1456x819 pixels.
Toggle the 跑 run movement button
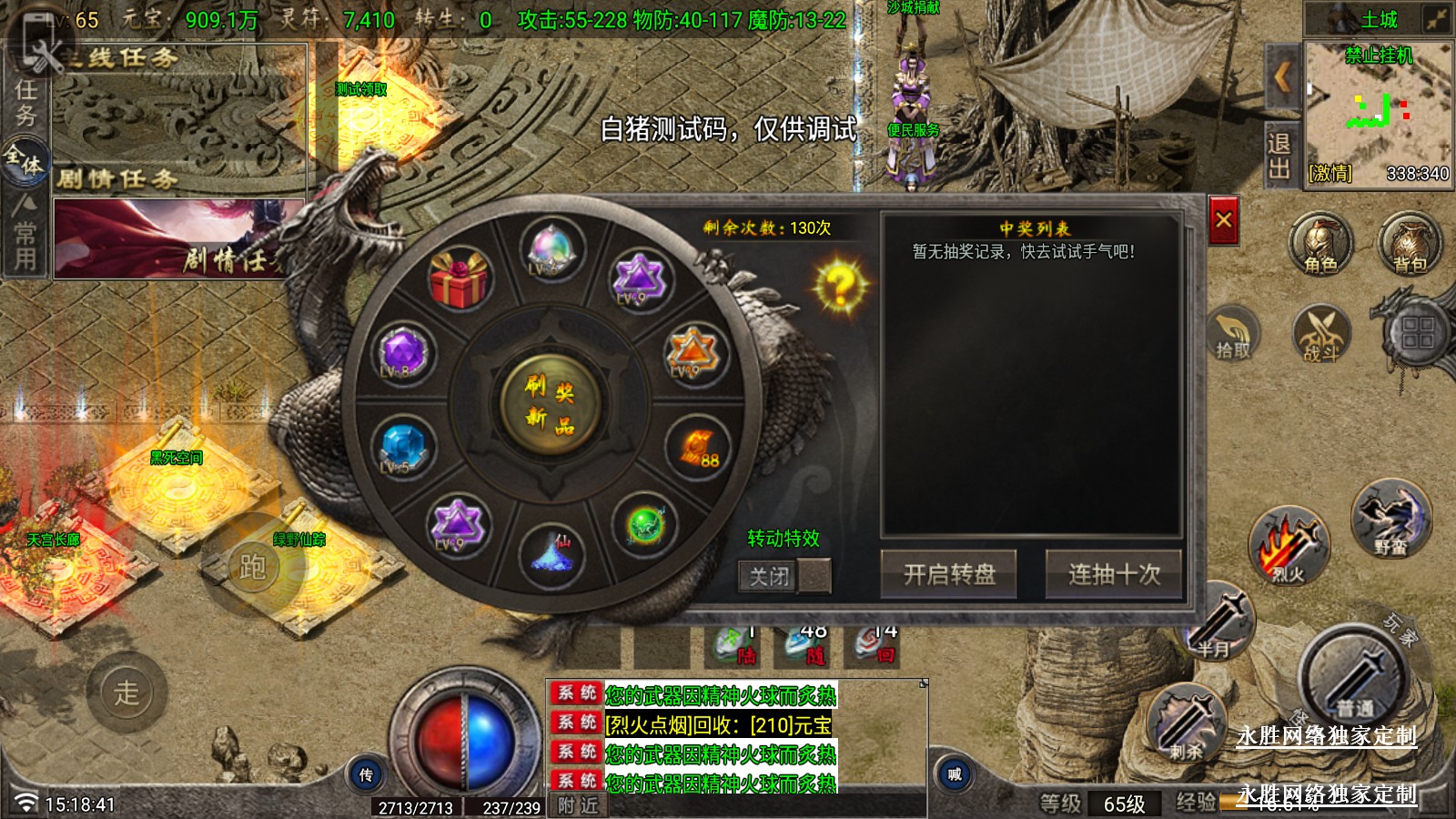pos(252,567)
